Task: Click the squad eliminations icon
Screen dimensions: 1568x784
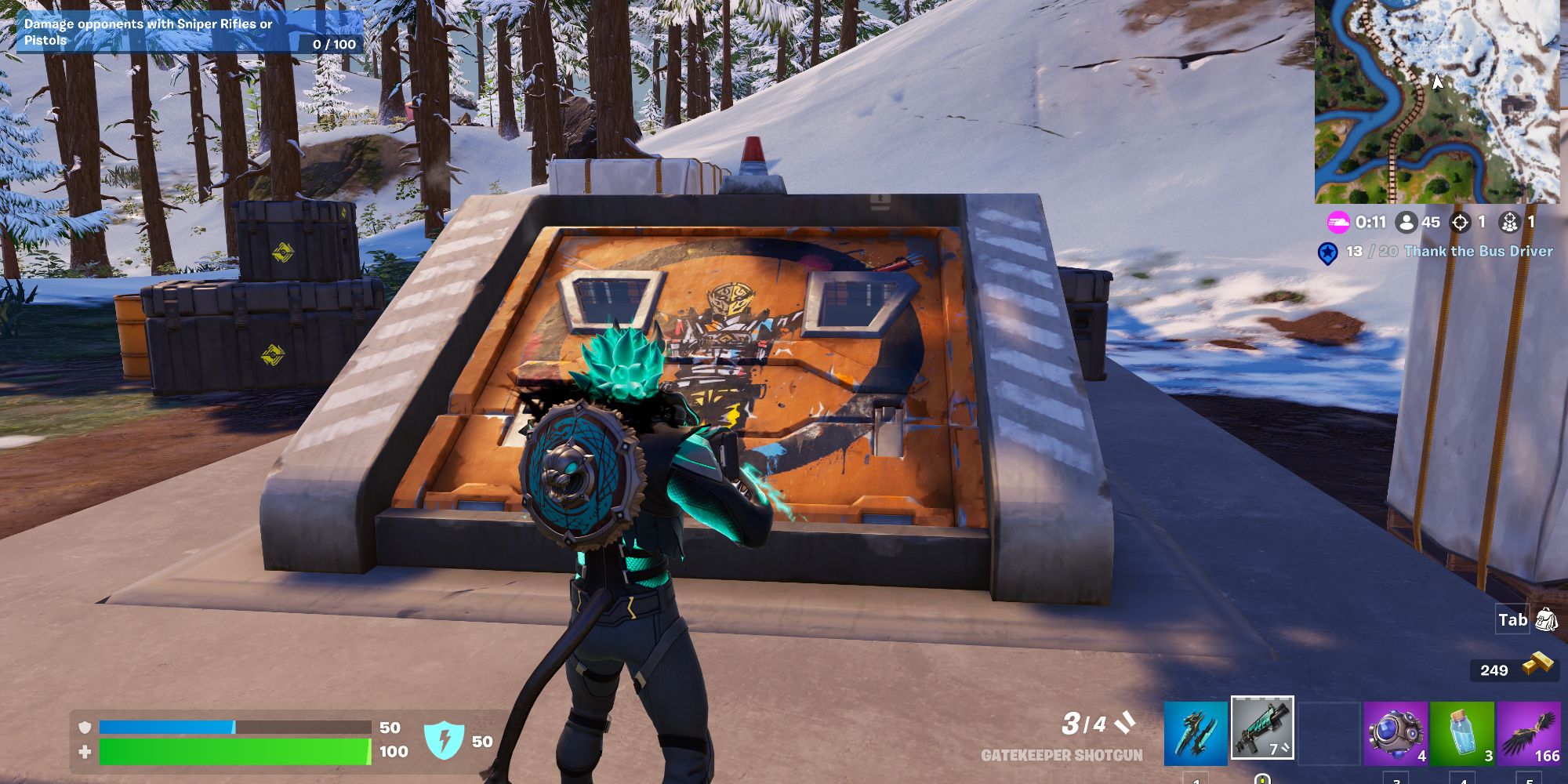Action: pos(1510,223)
